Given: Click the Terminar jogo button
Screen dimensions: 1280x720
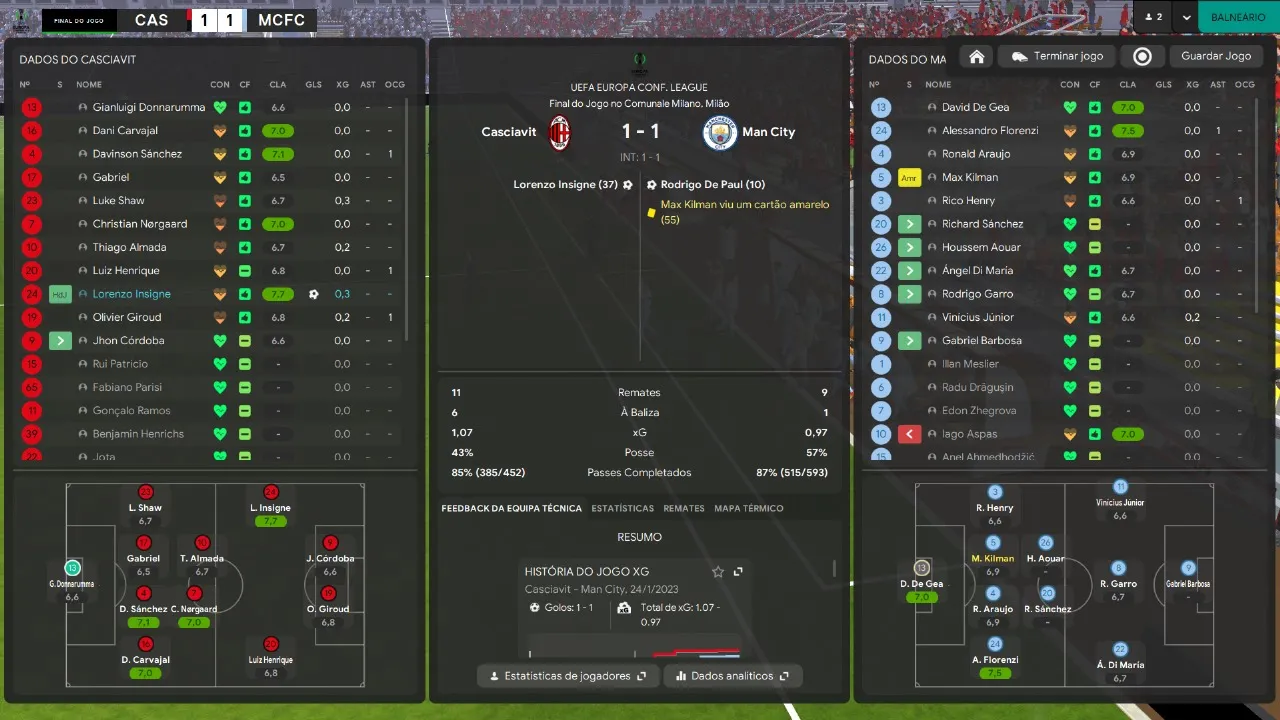Looking at the screenshot, I should [1057, 57].
